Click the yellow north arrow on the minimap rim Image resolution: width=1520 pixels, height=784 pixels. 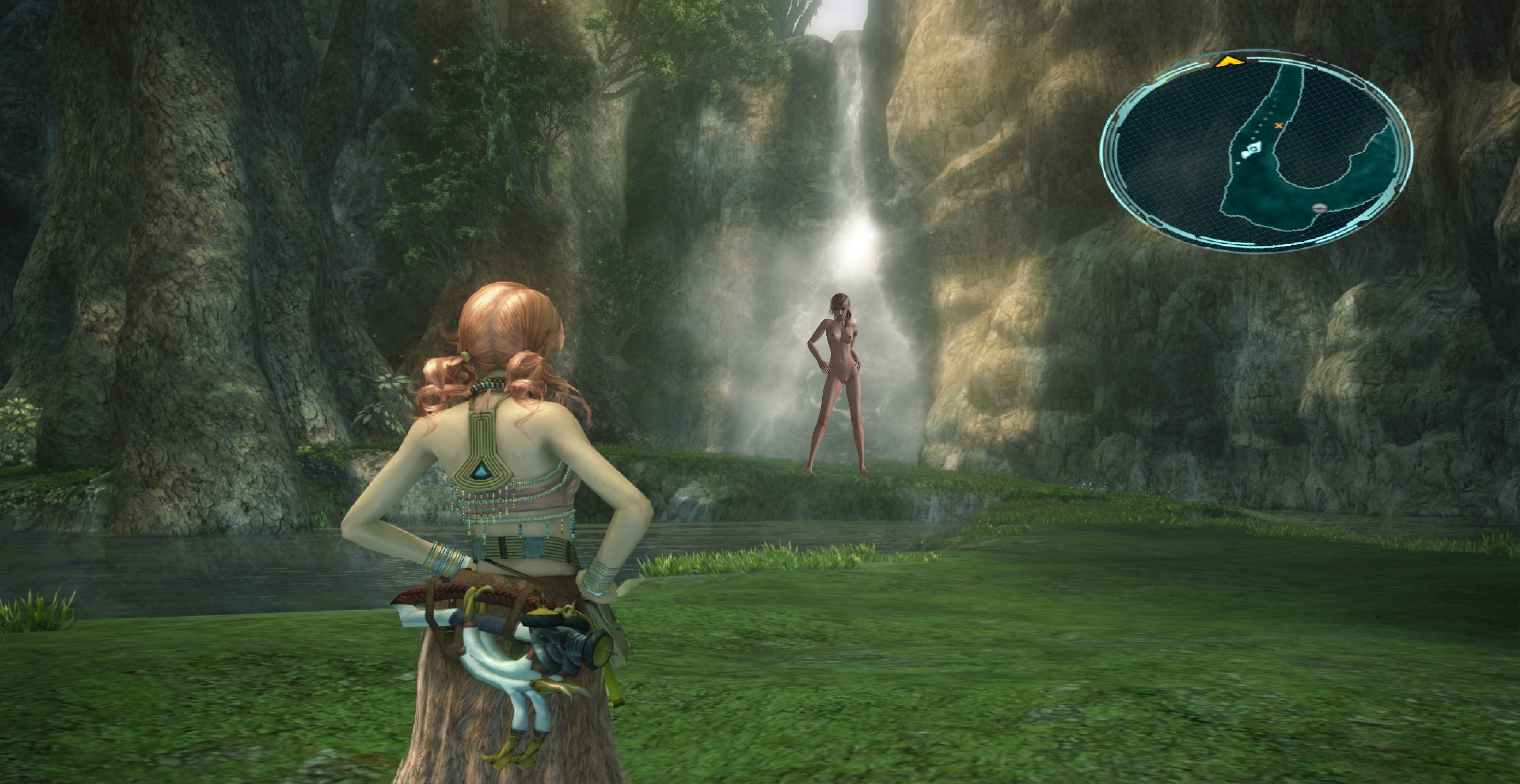point(1230,61)
